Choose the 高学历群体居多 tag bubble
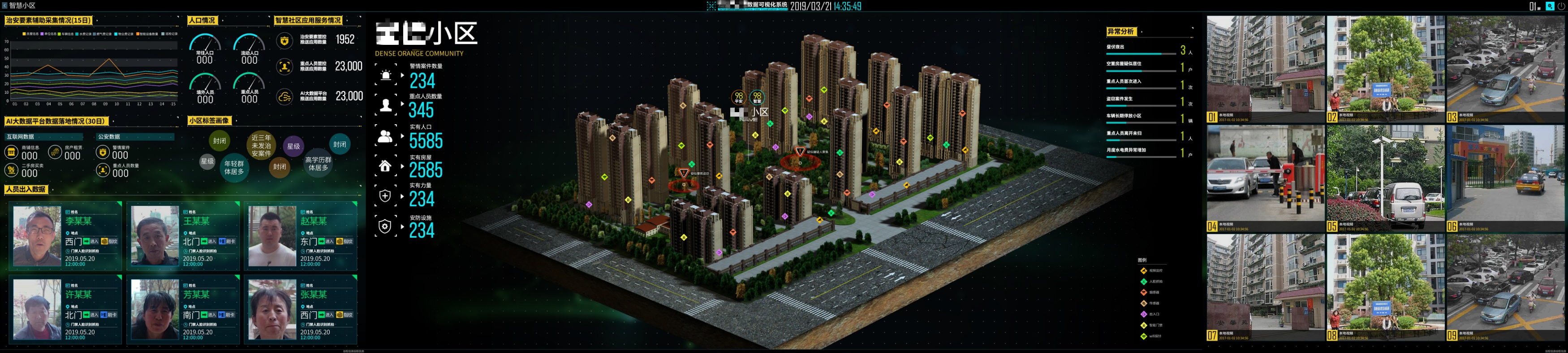Image resolution: width=1568 pixels, height=353 pixels. [x=318, y=163]
